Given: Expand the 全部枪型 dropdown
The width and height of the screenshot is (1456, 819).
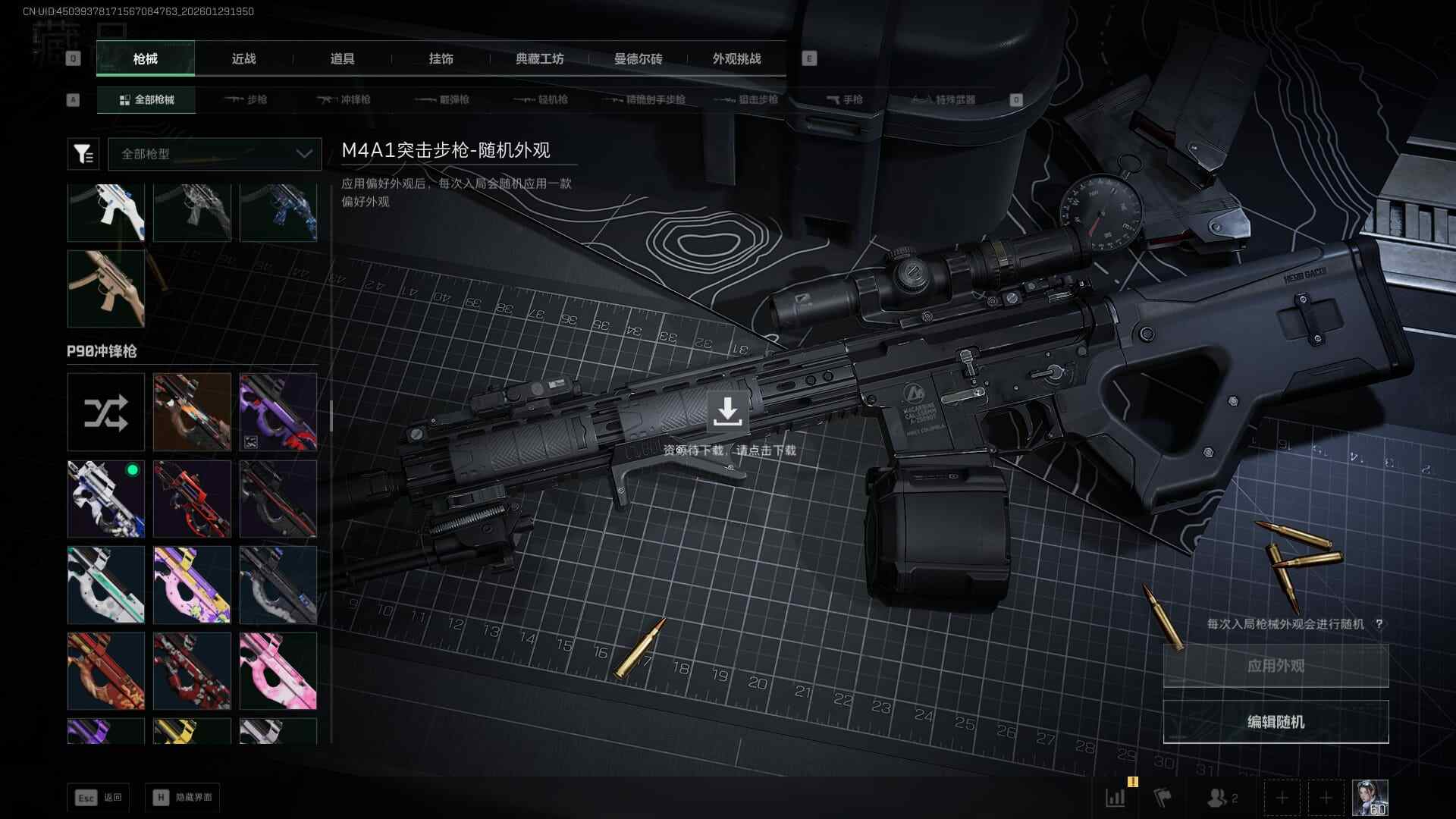Looking at the screenshot, I should coord(215,154).
